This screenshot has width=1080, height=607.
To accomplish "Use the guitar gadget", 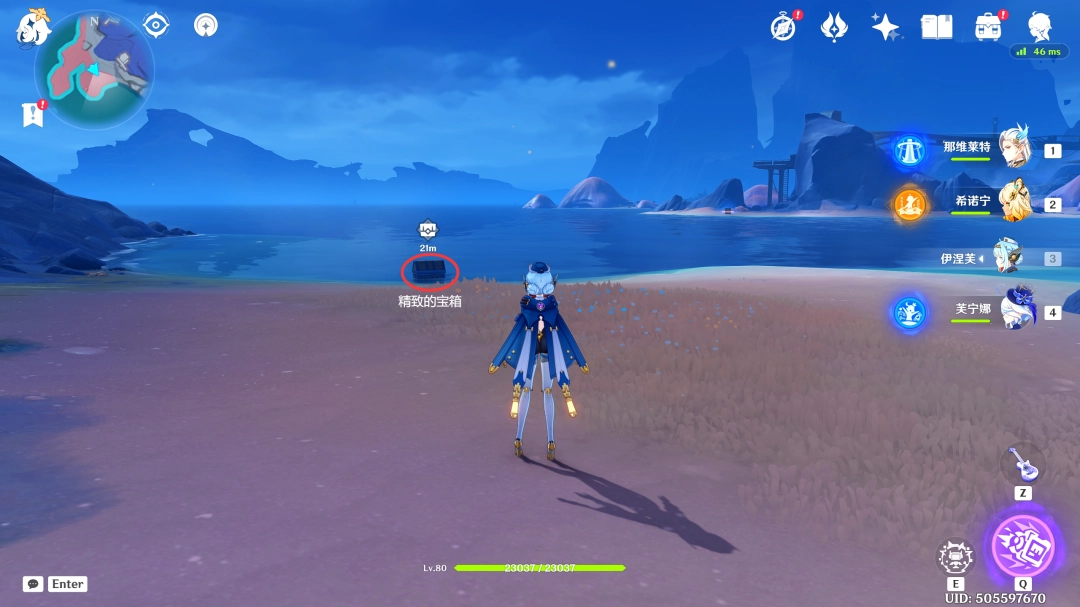I will coord(1023,464).
